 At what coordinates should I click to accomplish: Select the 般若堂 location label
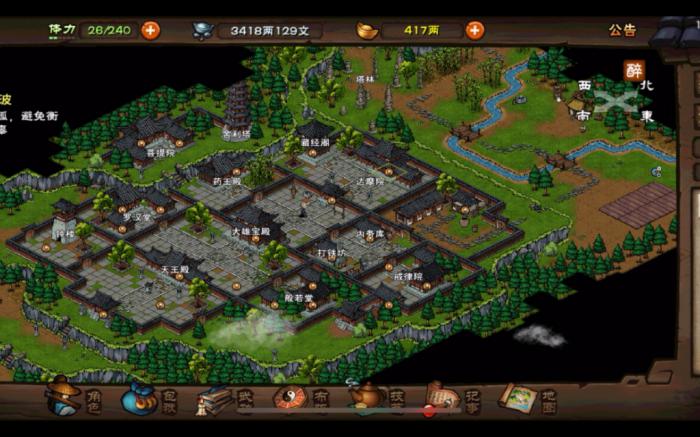(299, 297)
